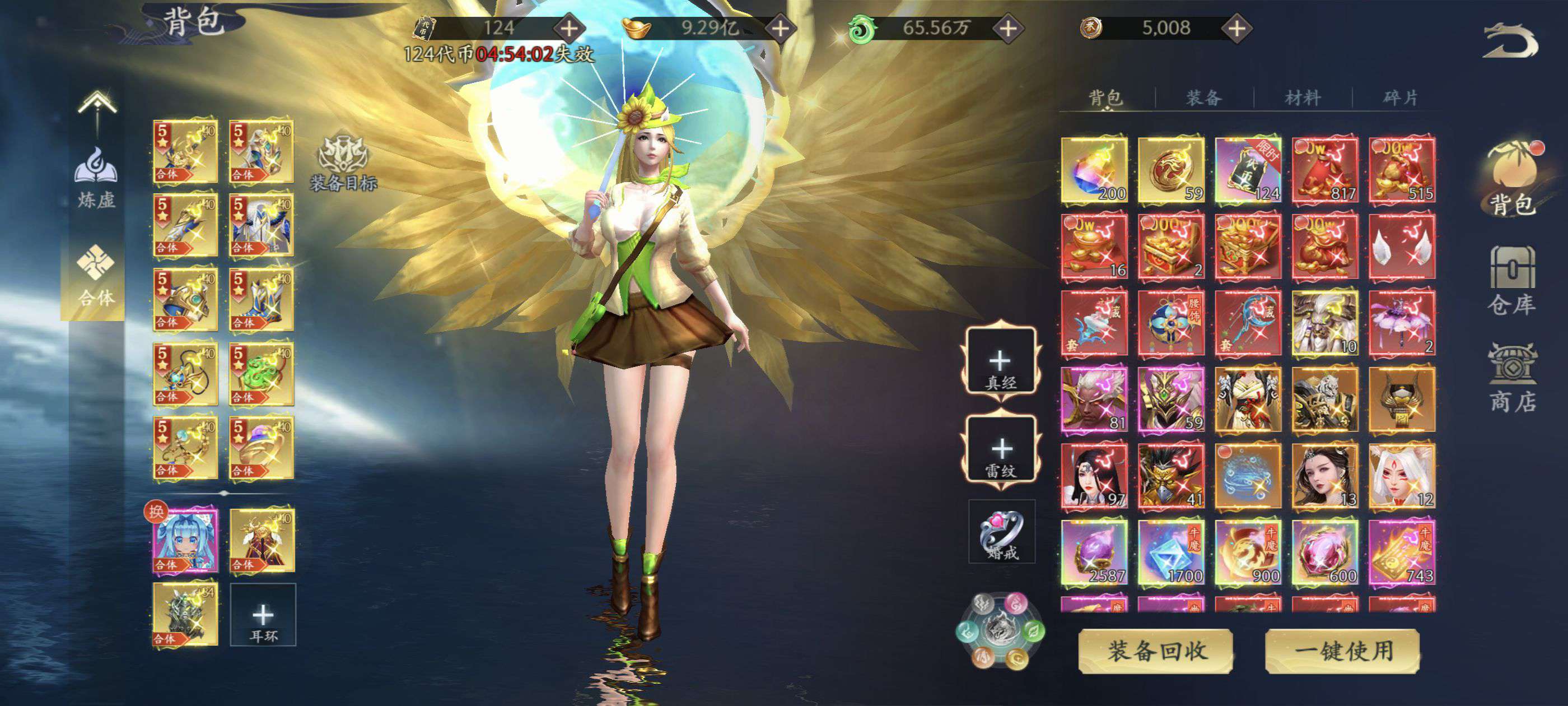The height and width of the screenshot is (706, 1568).
Task: Select the 炼虚 side tab
Action: [x=96, y=176]
